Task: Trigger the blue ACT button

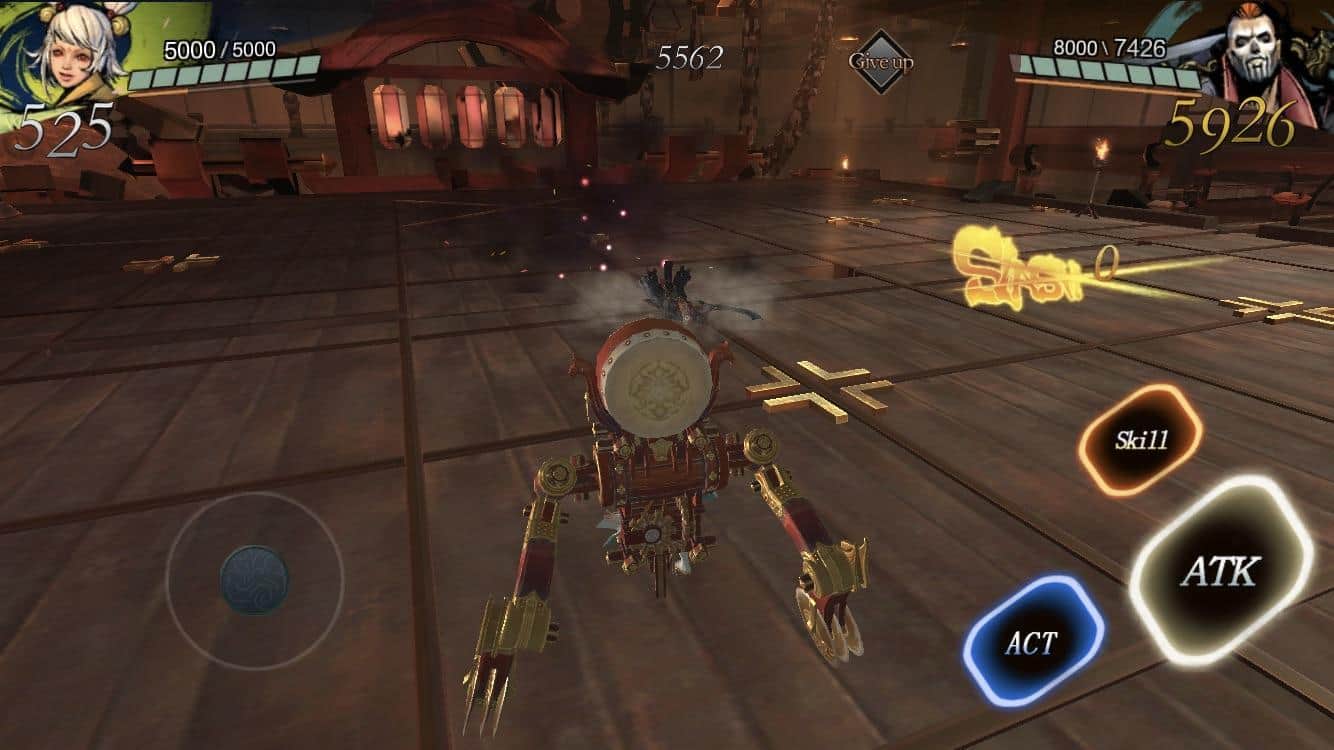Action: click(1033, 641)
